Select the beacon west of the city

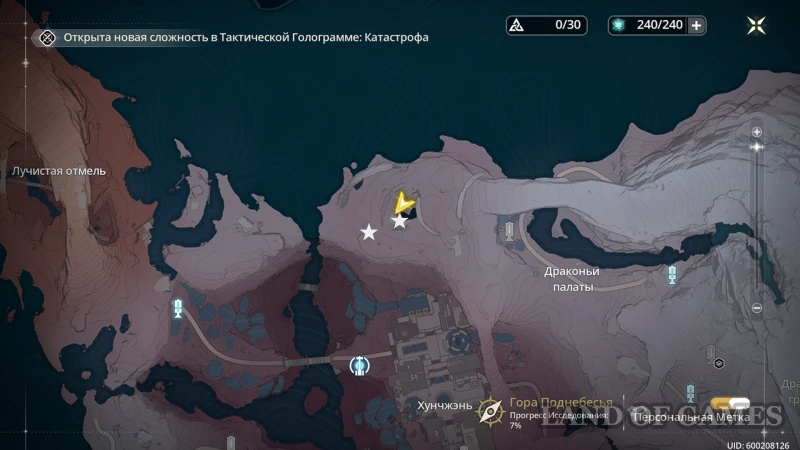(179, 308)
